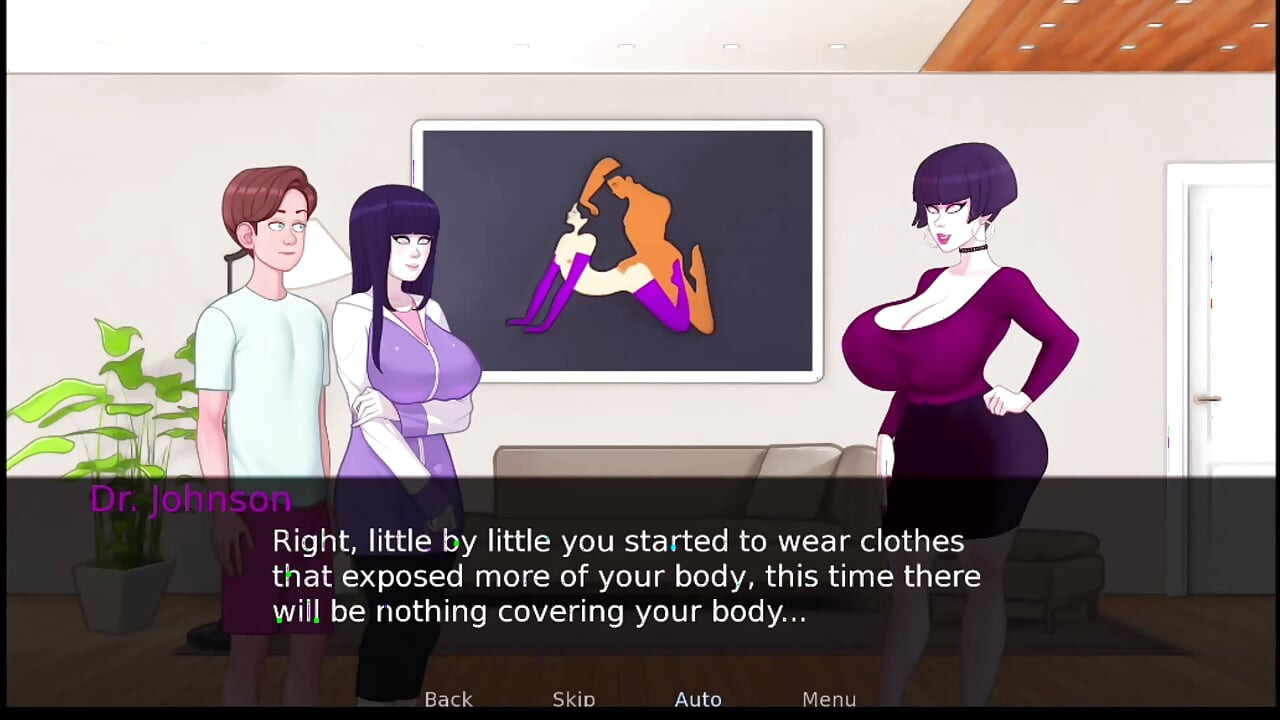Click the Skip dialogue button

point(573,699)
